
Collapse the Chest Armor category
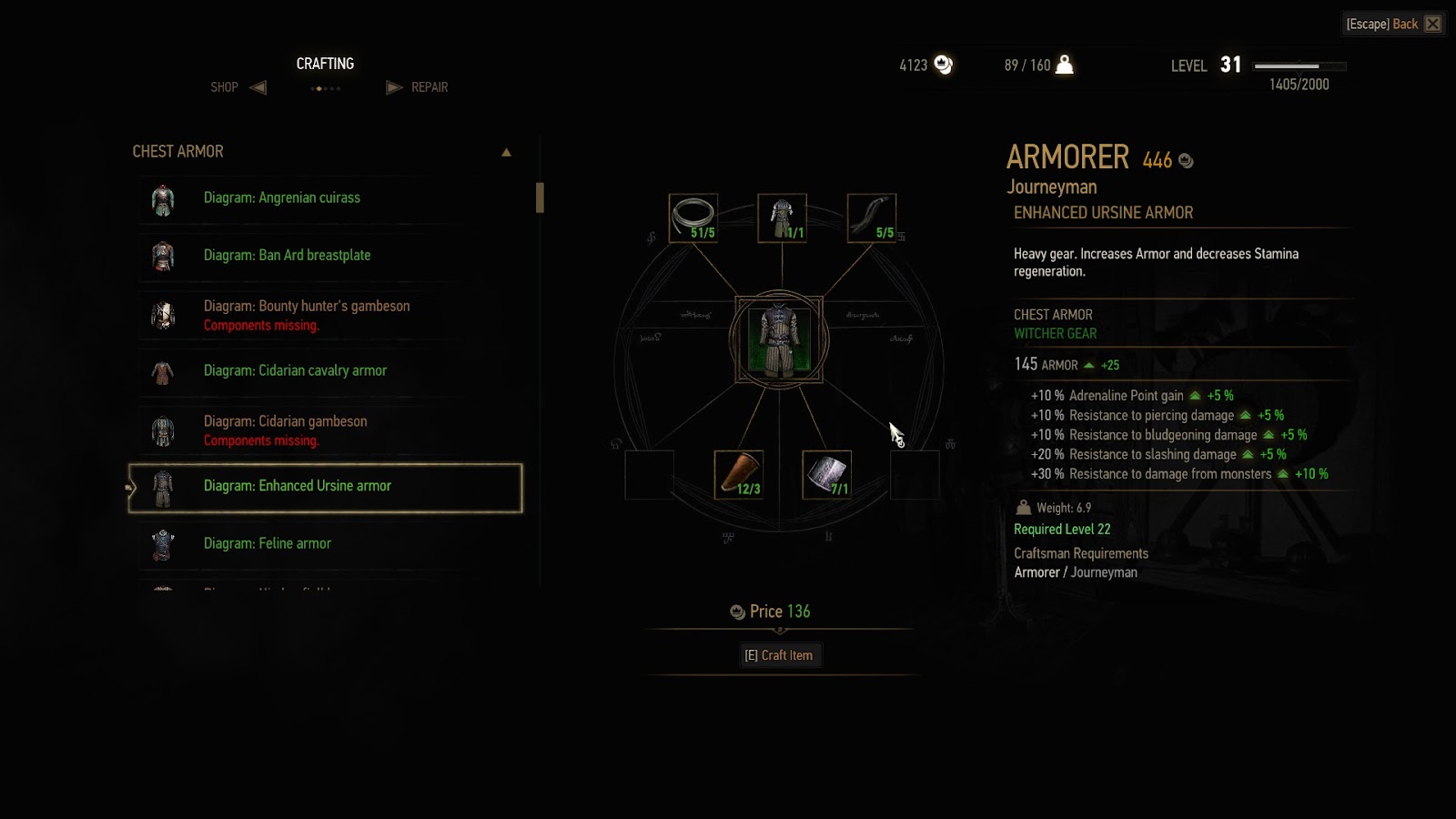point(506,152)
